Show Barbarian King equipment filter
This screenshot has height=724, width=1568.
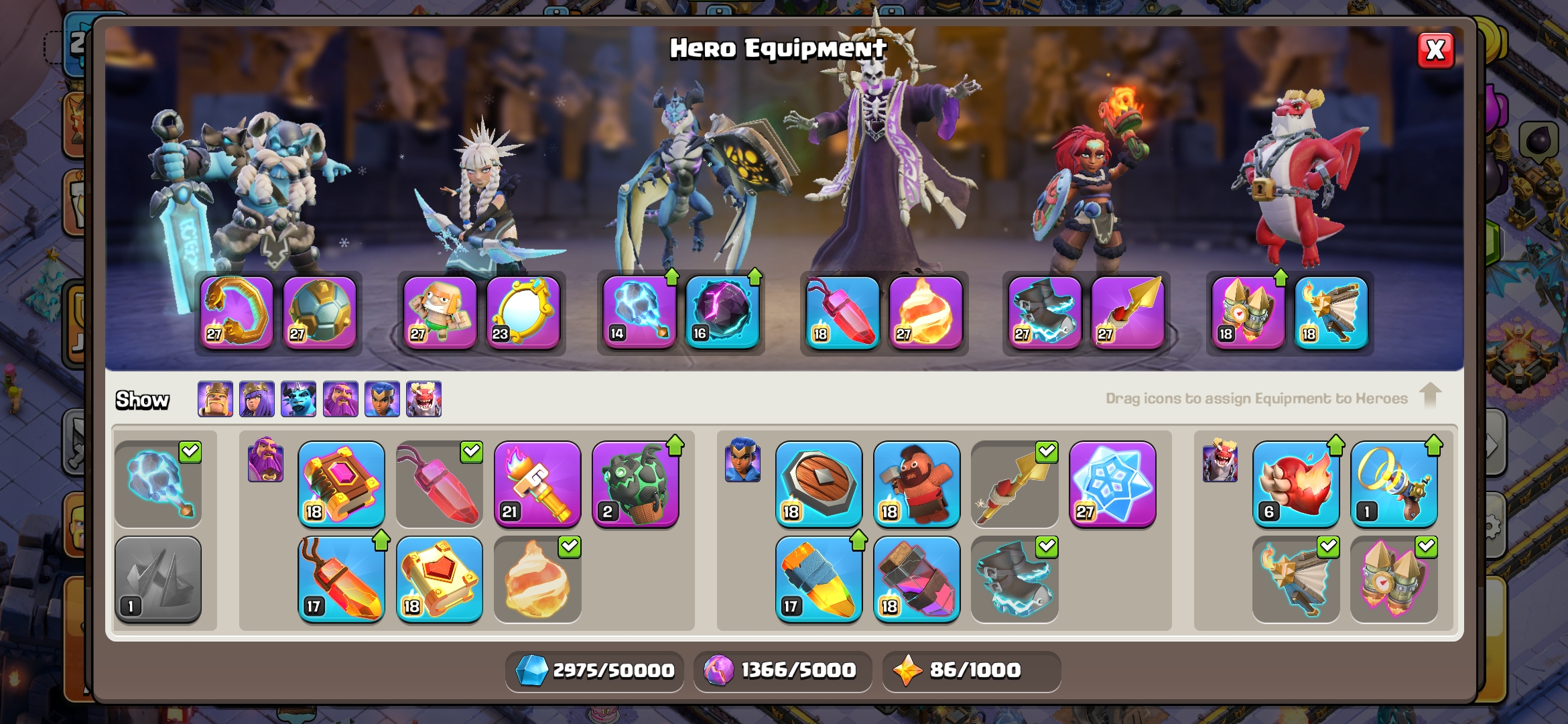tap(215, 399)
